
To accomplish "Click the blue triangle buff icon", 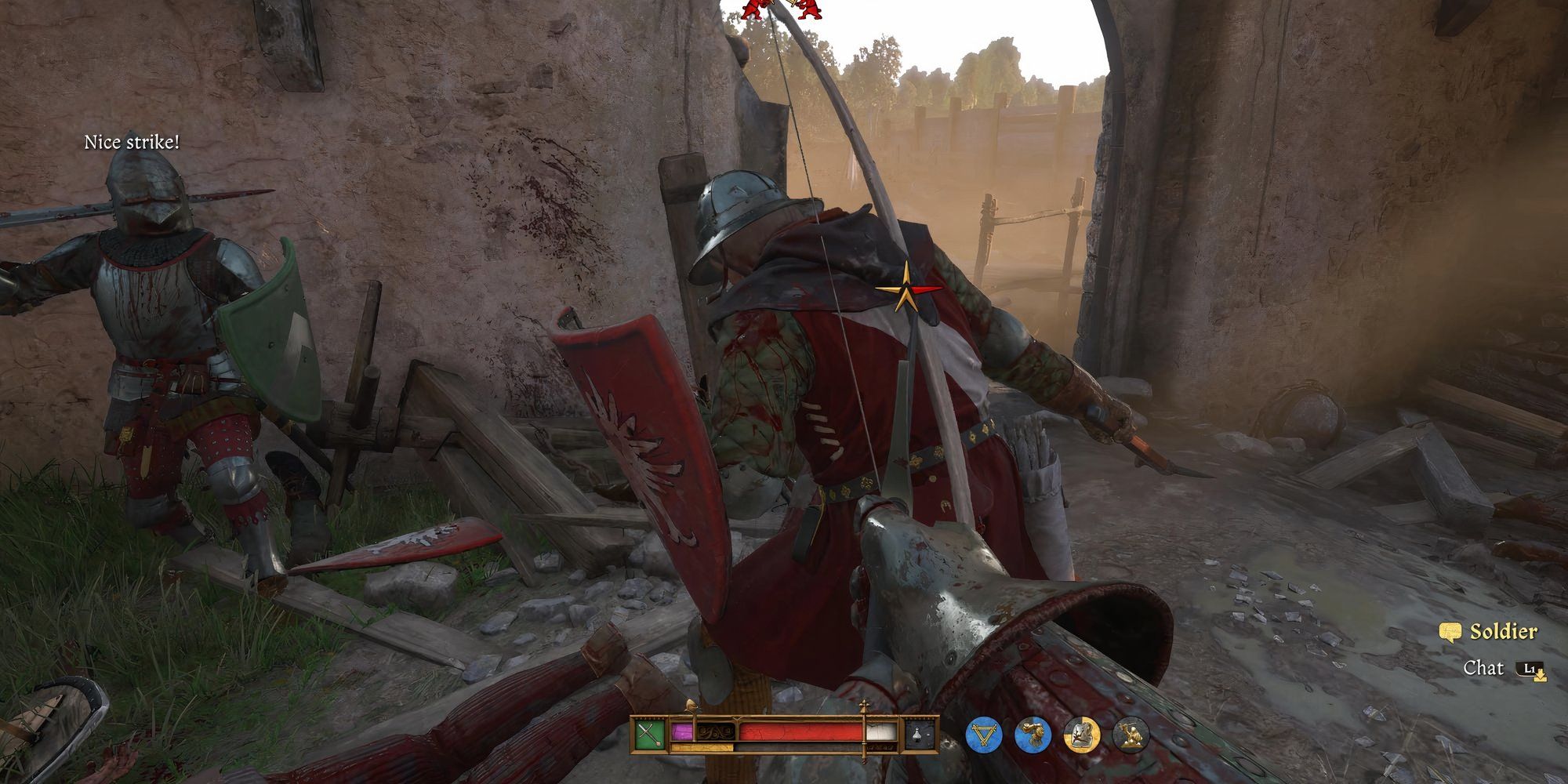I will pos(983,735).
